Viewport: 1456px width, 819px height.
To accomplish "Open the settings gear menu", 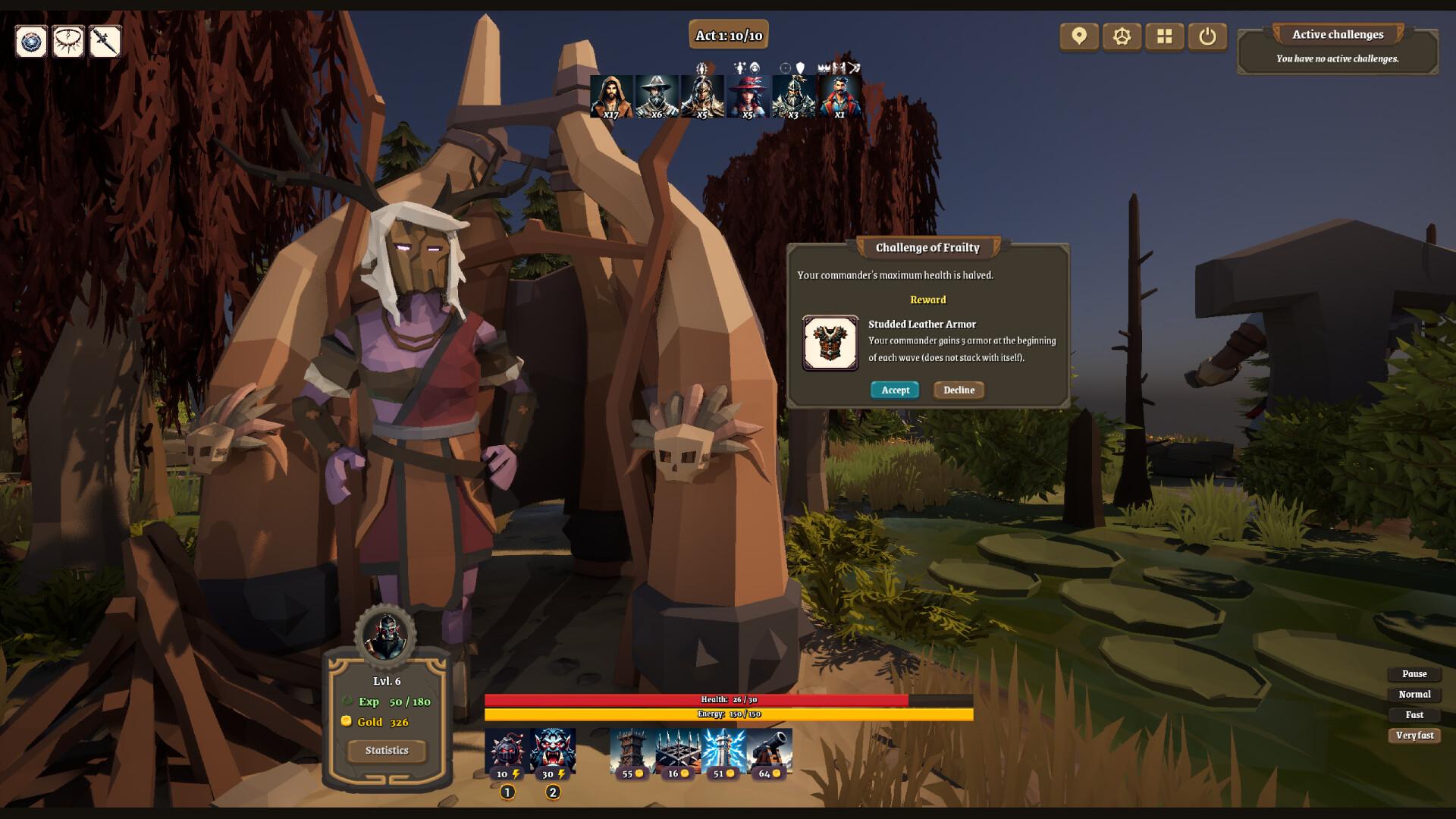I will click(1122, 36).
